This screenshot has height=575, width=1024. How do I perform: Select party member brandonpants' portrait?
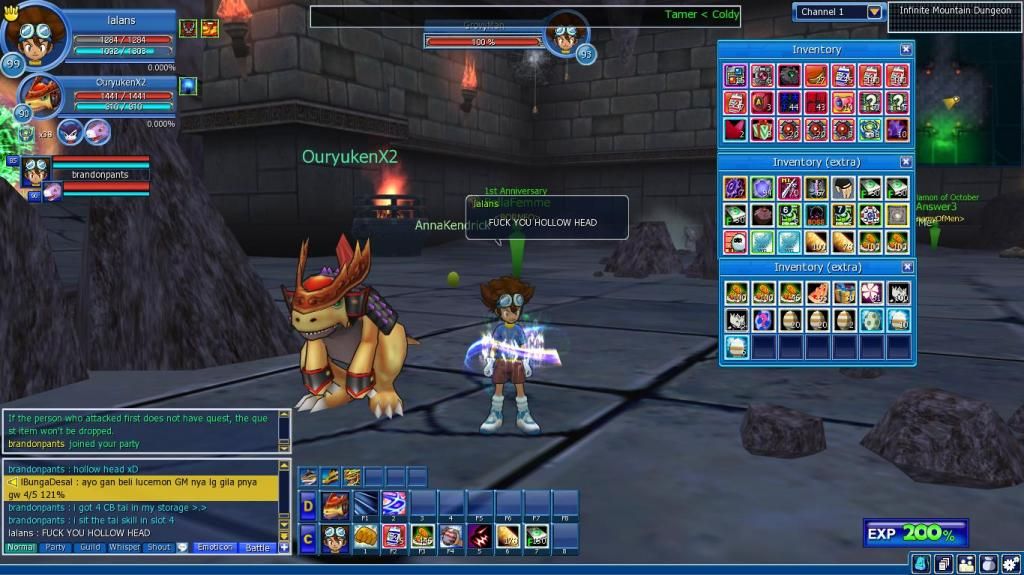coord(36,169)
